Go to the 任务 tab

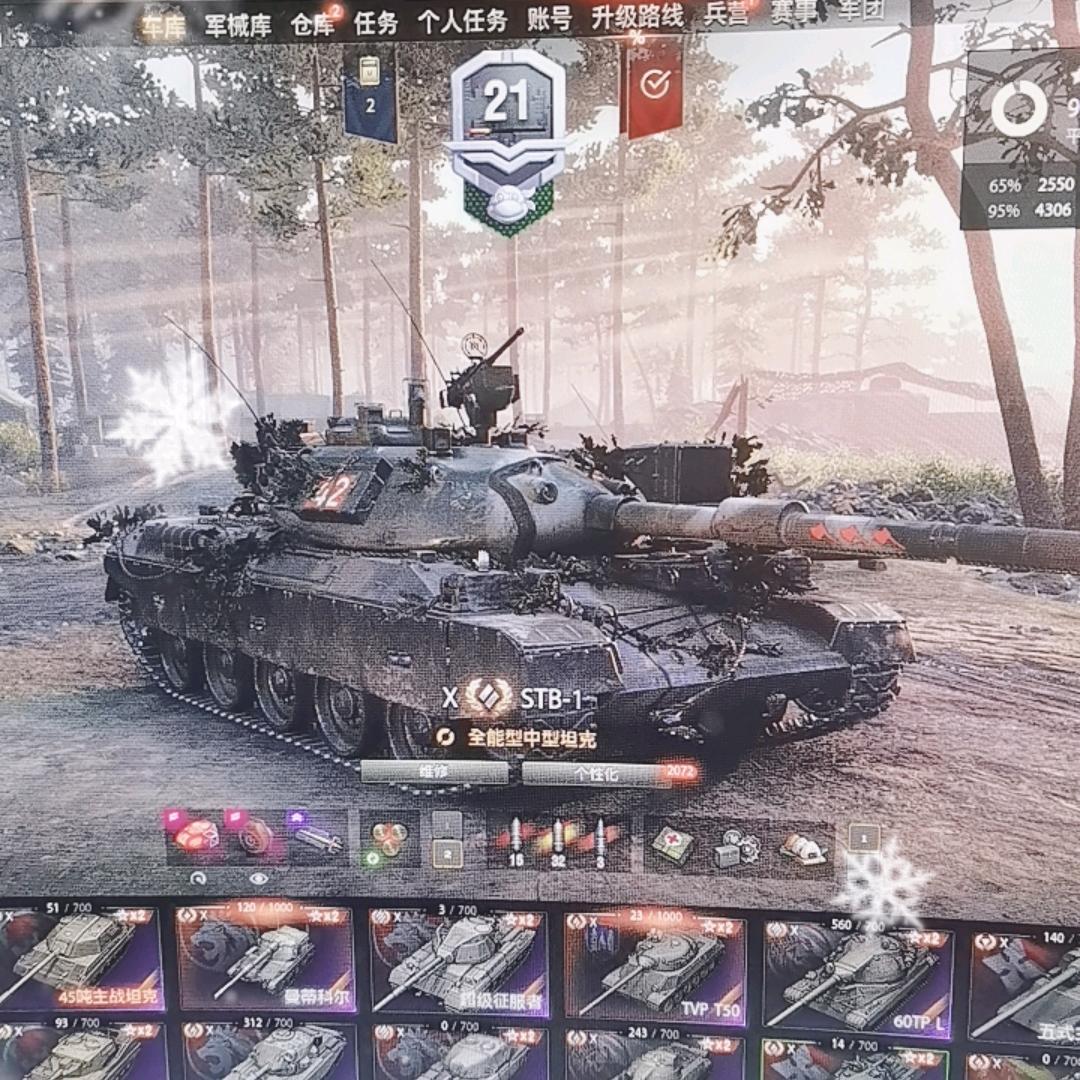pyautogui.click(x=376, y=22)
